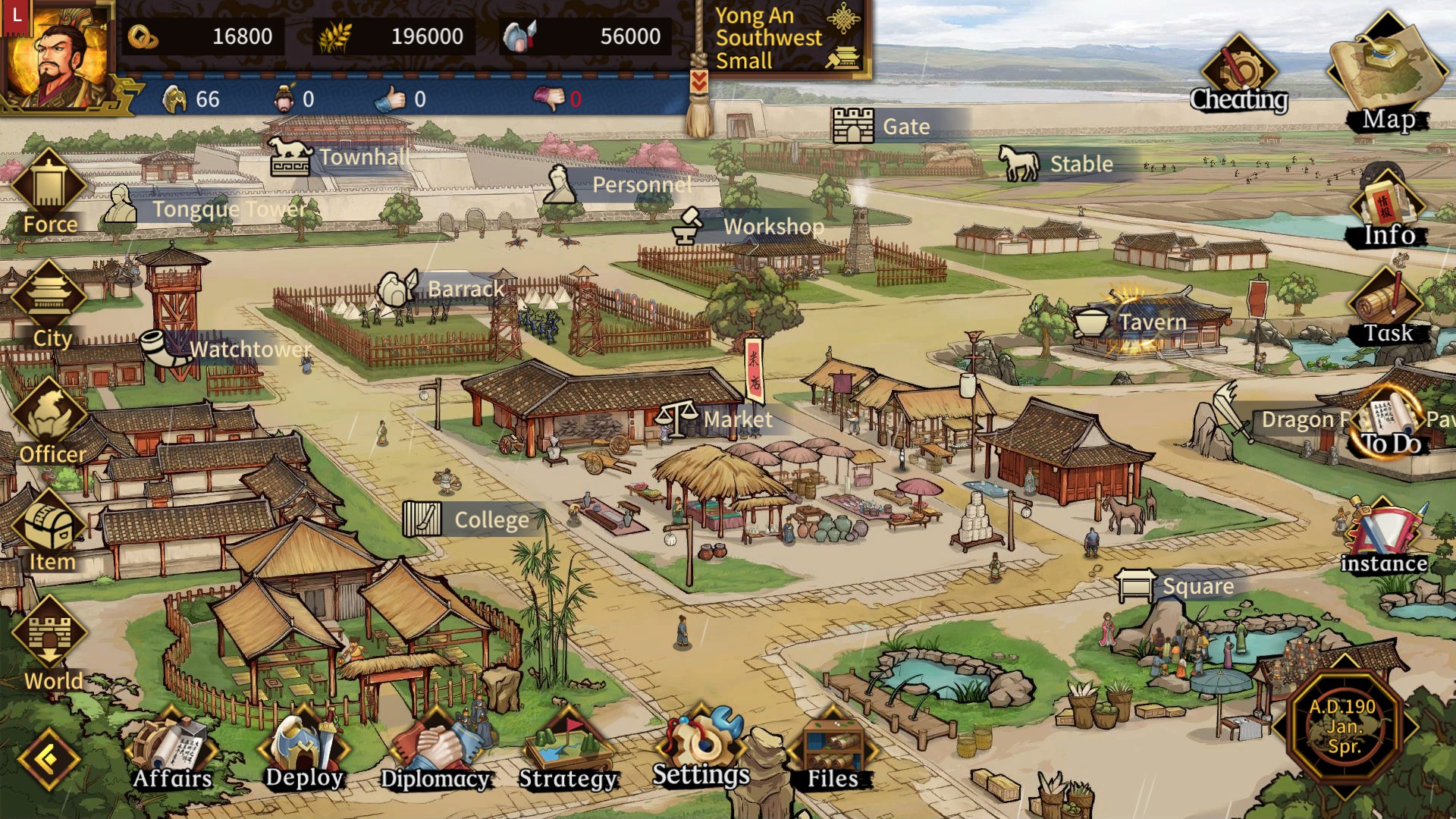1456x819 pixels.
Task: View the Info panel
Action: 1388,210
